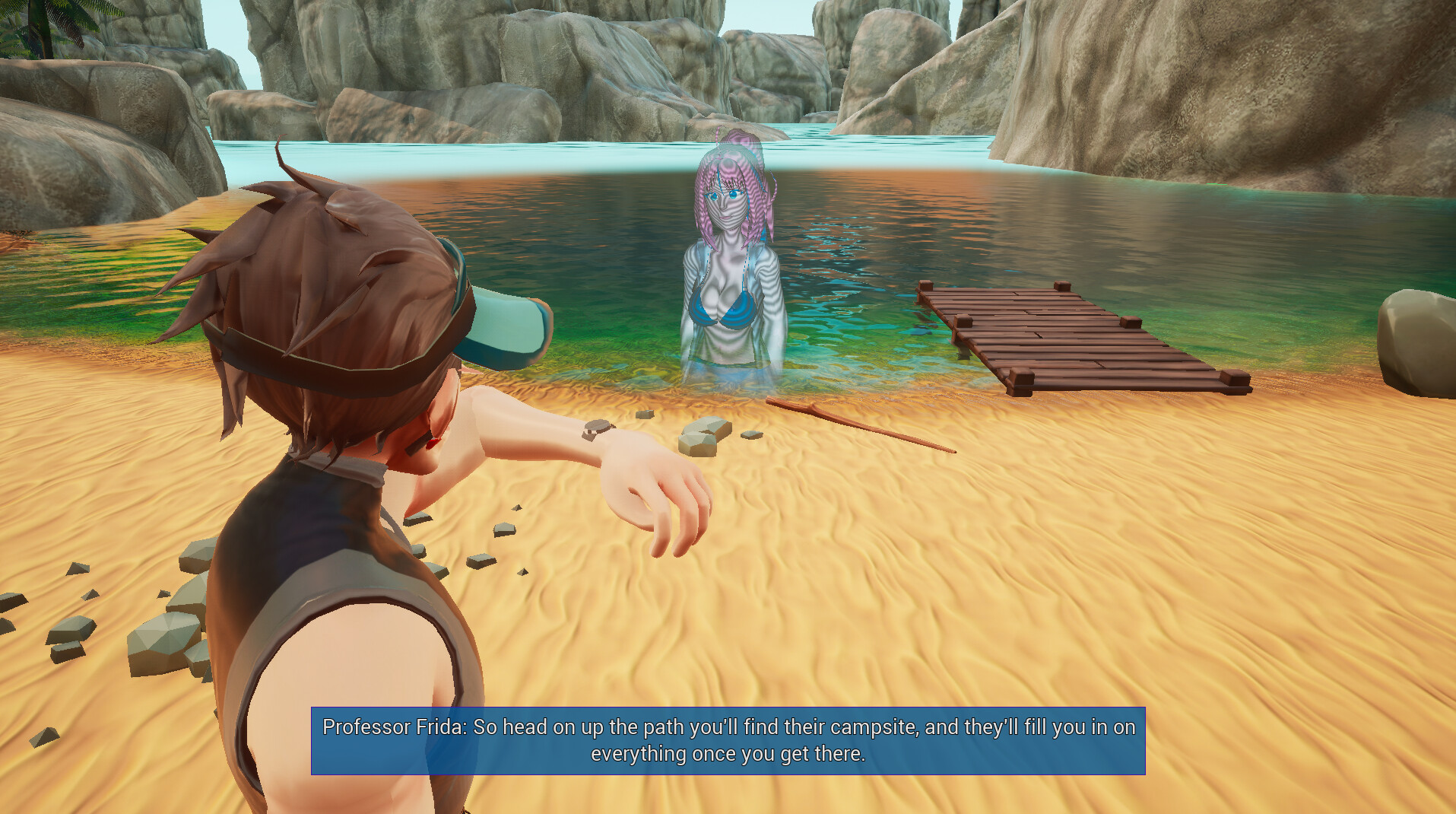Screen dimensions: 1456x814
Task: Click Professor Frida's hologram in the water
Action: coord(730,266)
